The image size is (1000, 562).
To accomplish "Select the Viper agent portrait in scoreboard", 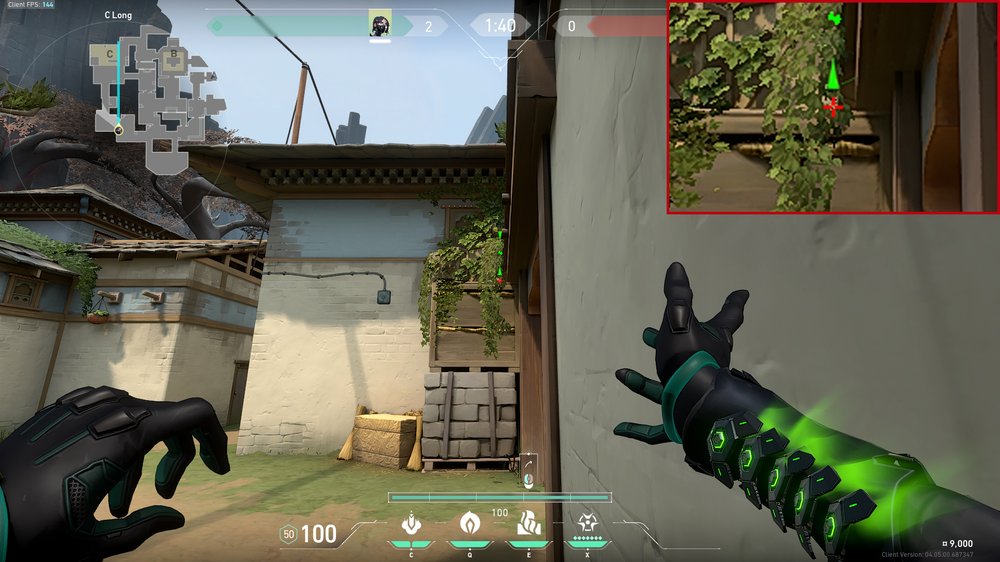I will coord(379,25).
